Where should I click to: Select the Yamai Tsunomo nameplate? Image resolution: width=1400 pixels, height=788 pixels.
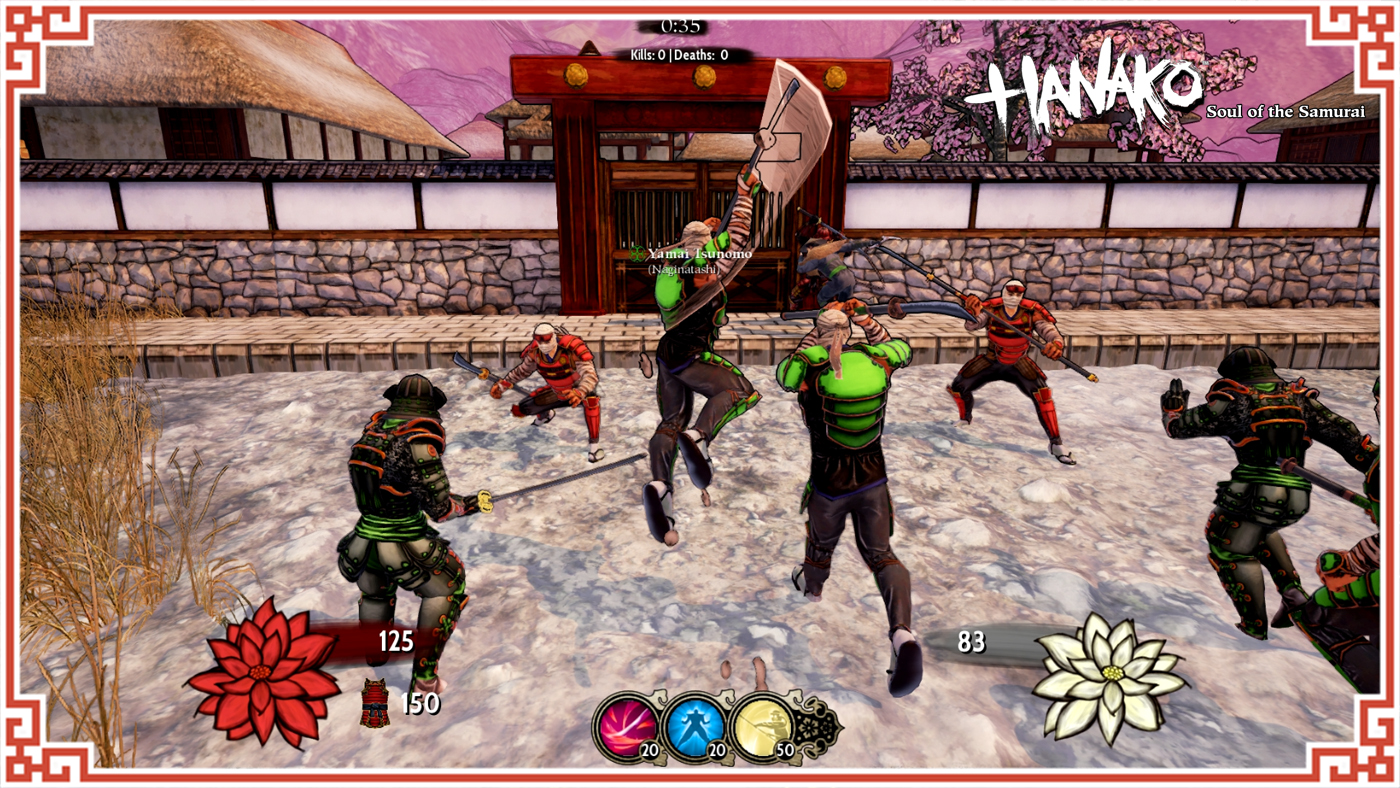pyautogui.click(x=700, y=253)
